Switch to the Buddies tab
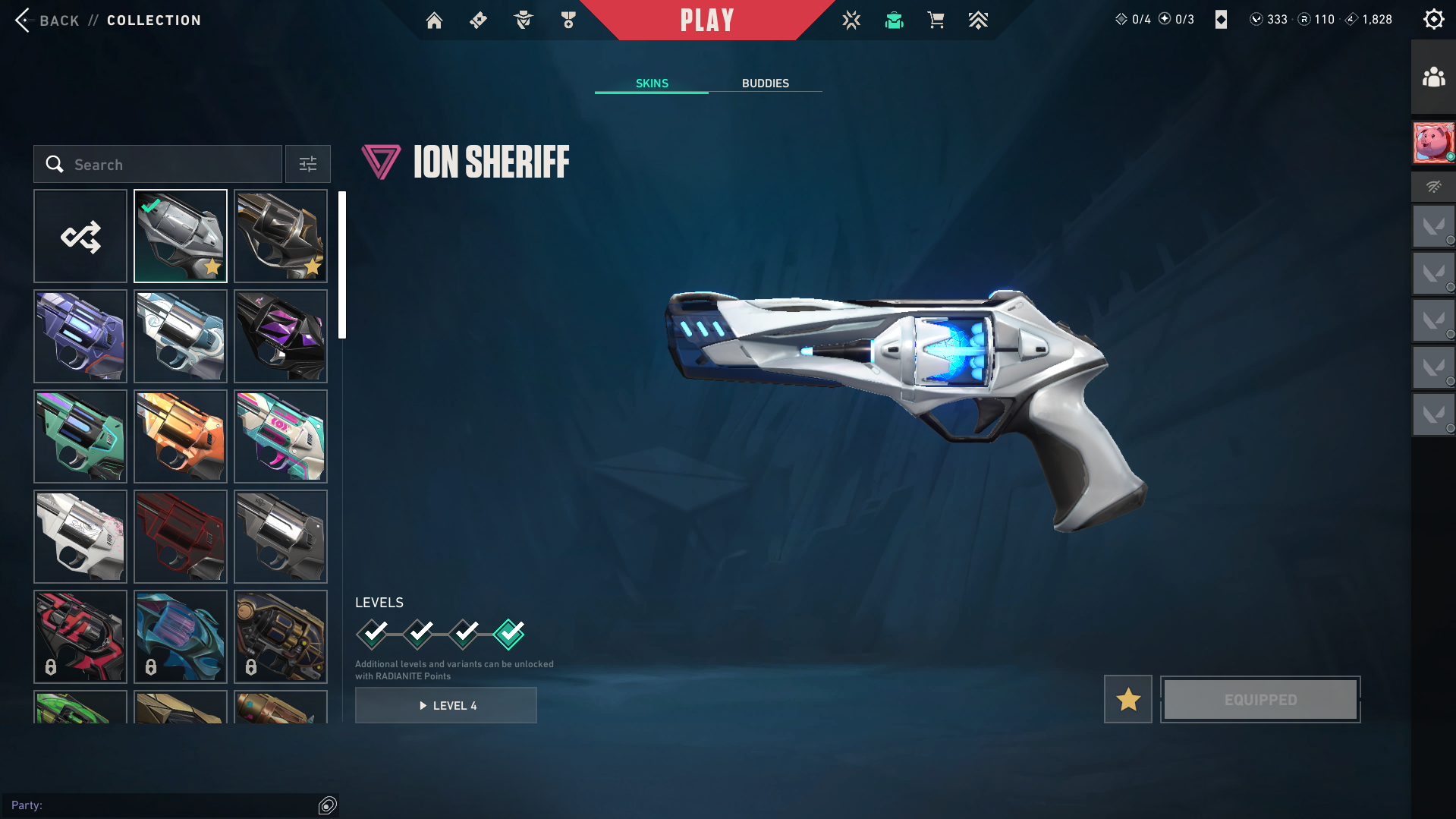 [x=765, y=83]
